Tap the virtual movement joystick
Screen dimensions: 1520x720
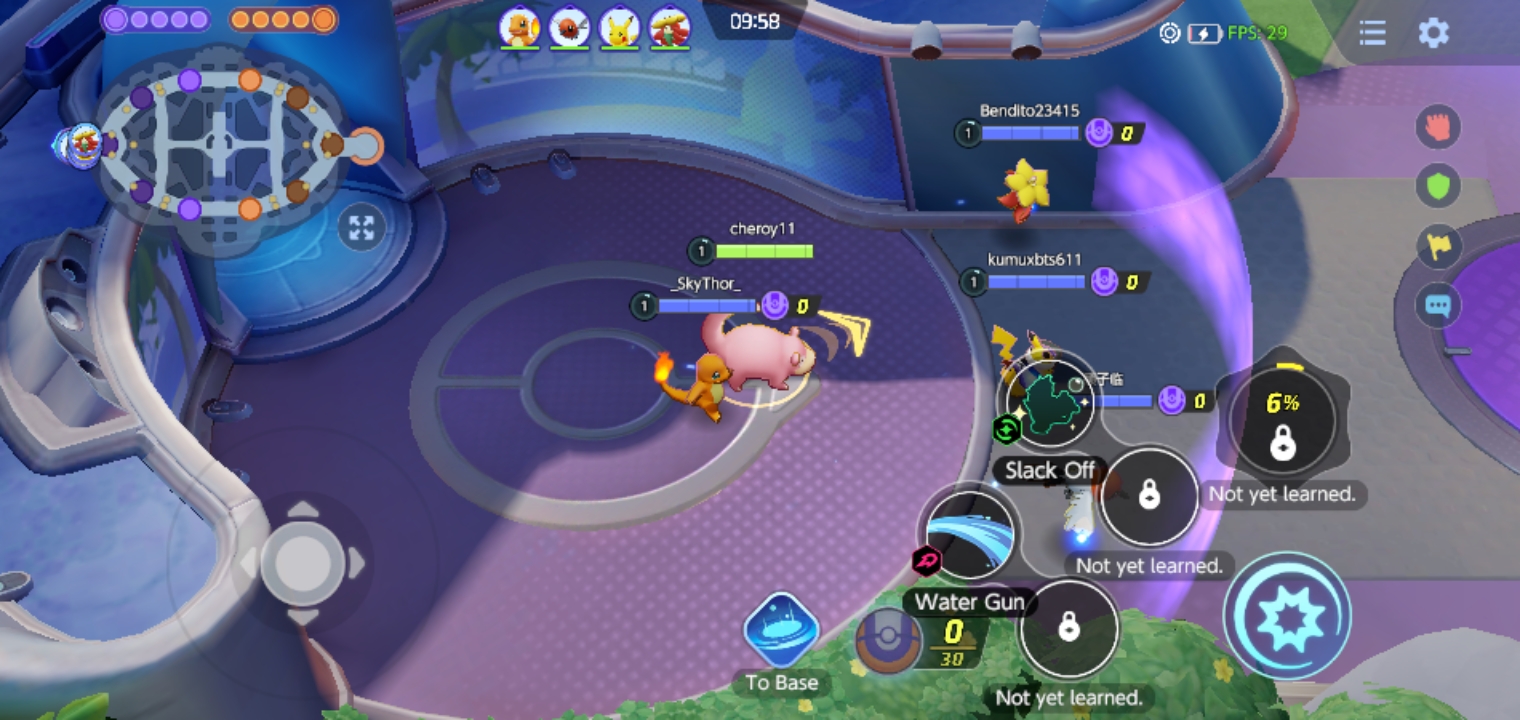(302, 562)
